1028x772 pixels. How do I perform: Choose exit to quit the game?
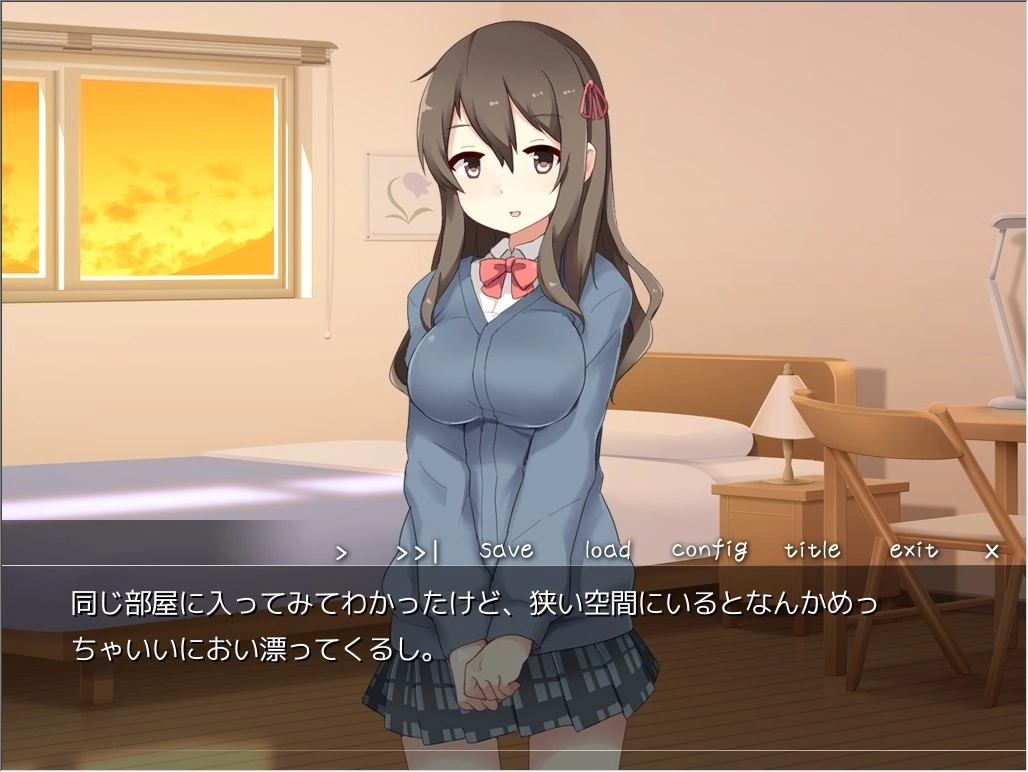coord(914,550)
